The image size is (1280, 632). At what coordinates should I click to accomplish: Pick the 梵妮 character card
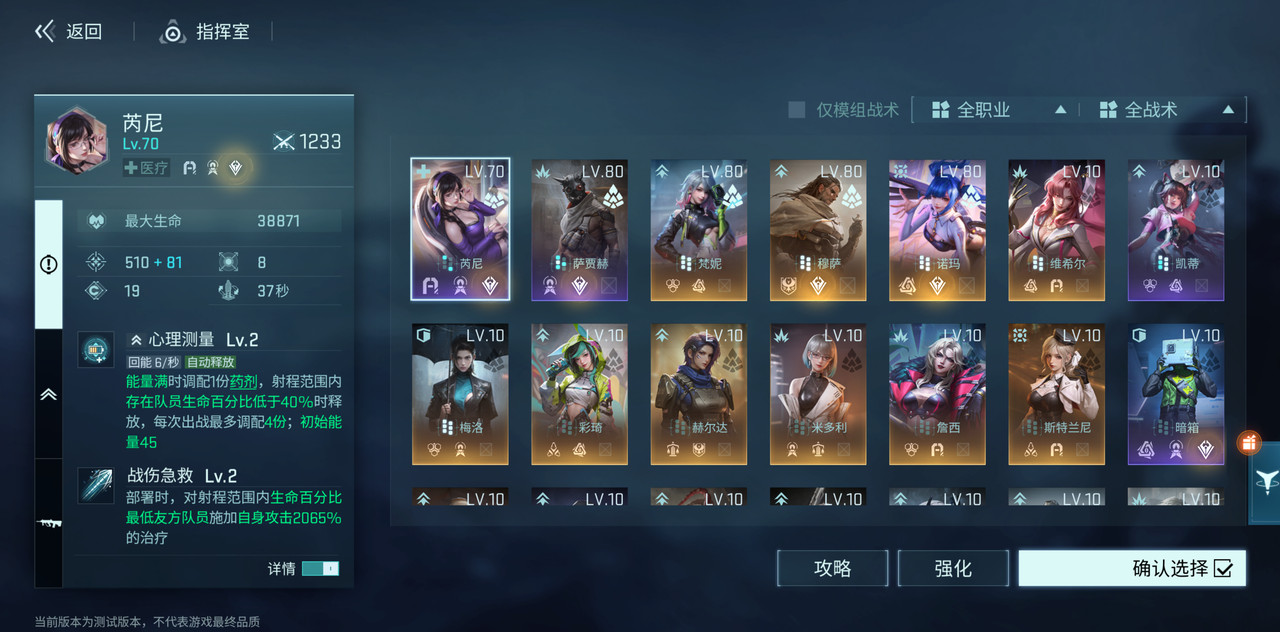699,229
